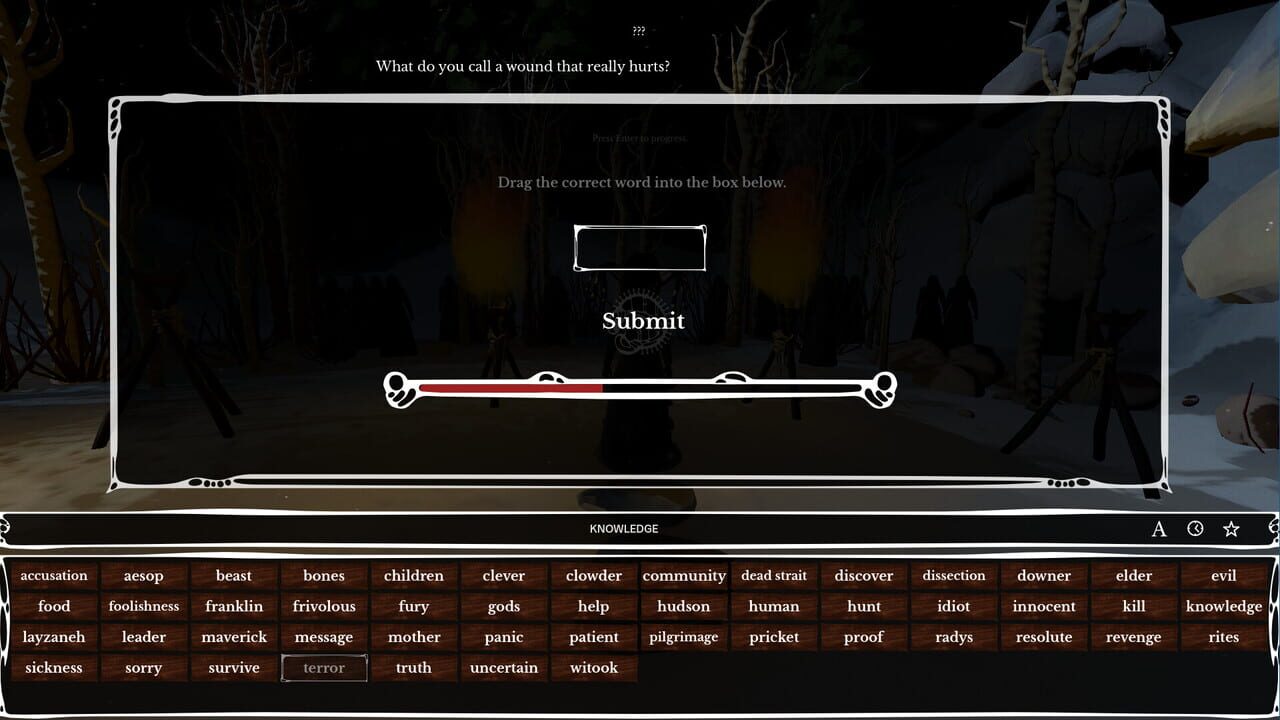Choose the 'knowledge' word tile
The image size is (1280, 720).
1223,606
